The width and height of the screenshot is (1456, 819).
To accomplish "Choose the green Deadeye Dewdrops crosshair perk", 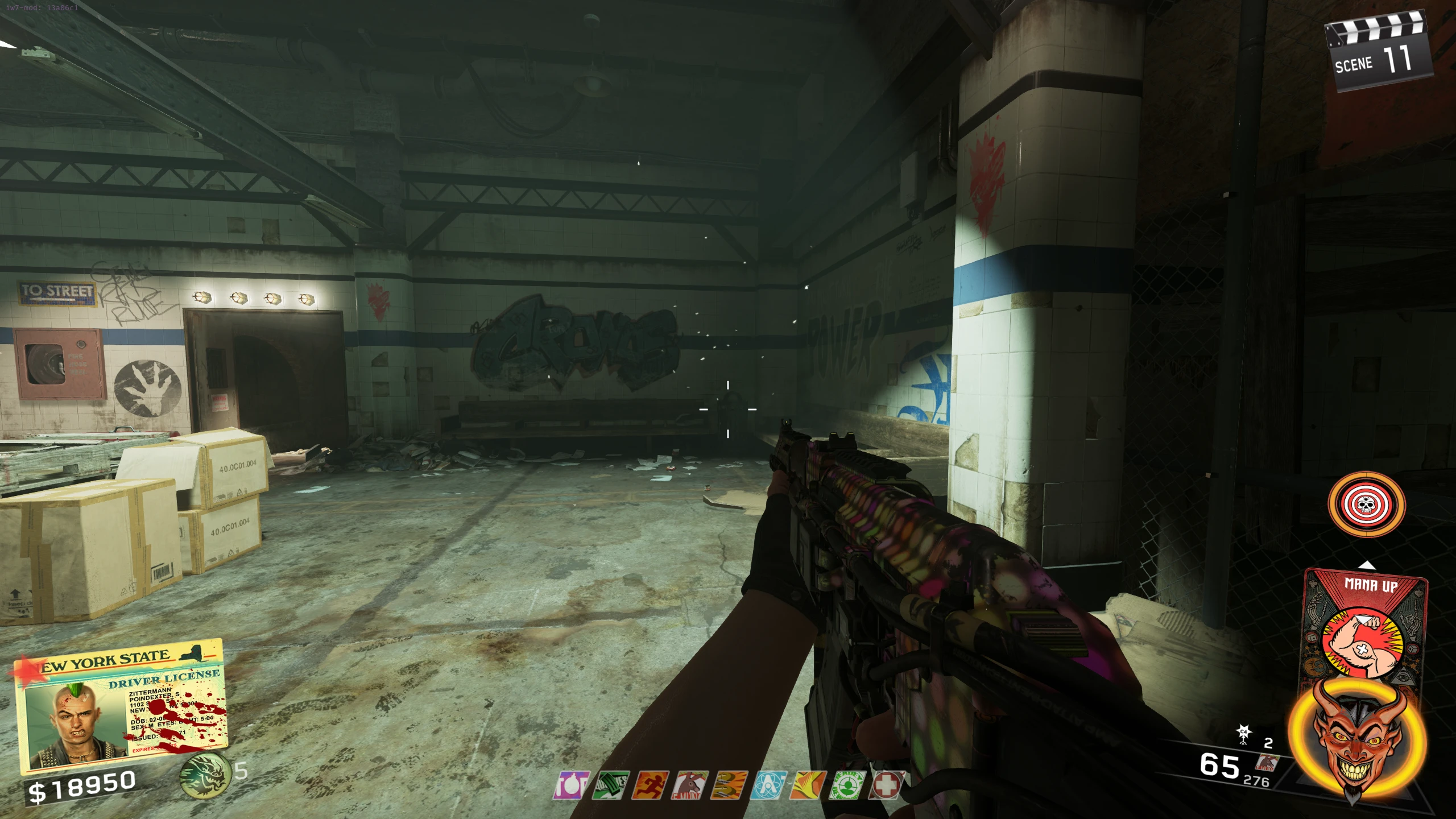I will click(x=847, y=785).
